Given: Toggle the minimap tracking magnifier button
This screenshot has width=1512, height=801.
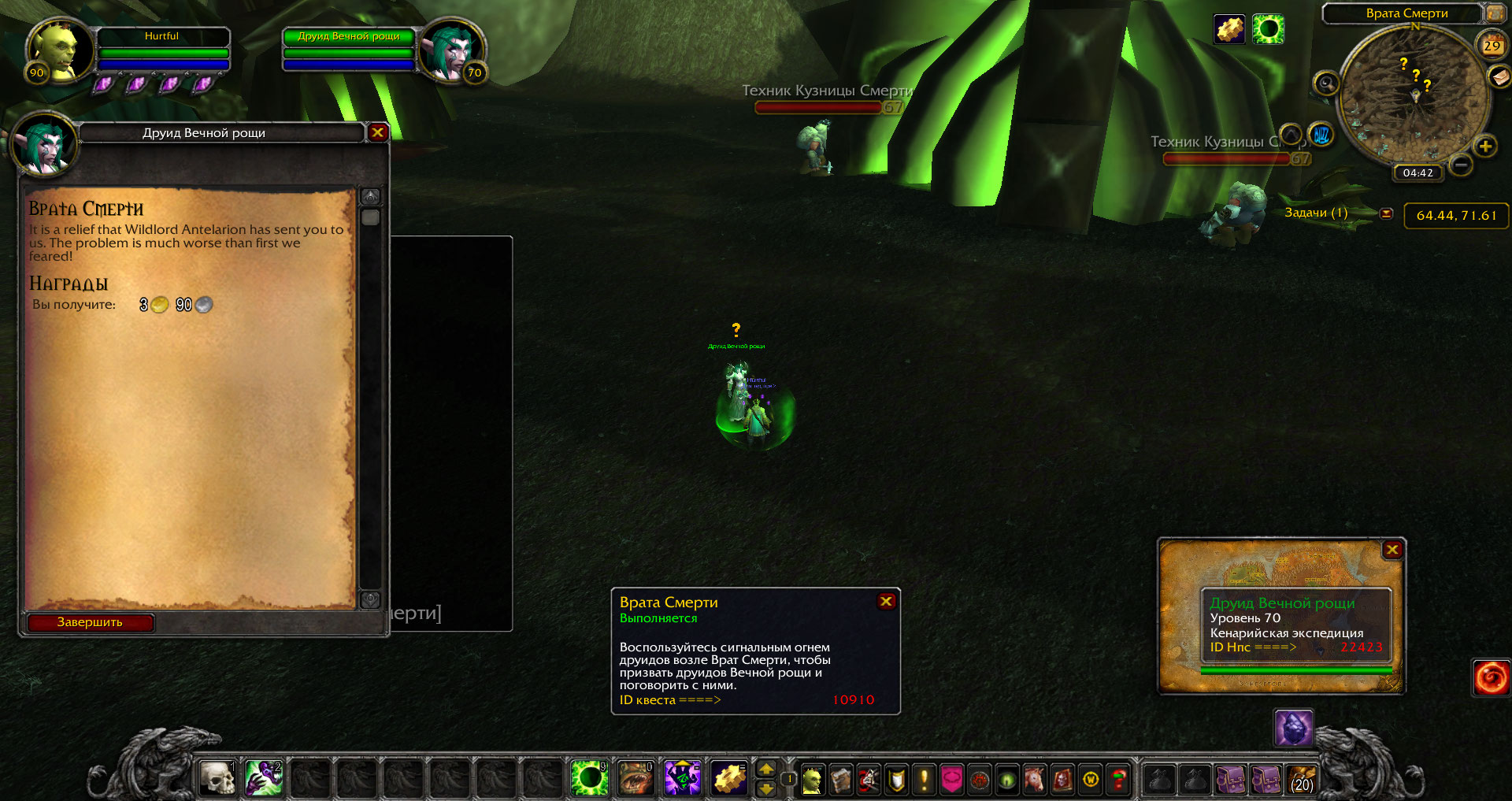Looking at the screenshot, I should [x=1326, y=83].
